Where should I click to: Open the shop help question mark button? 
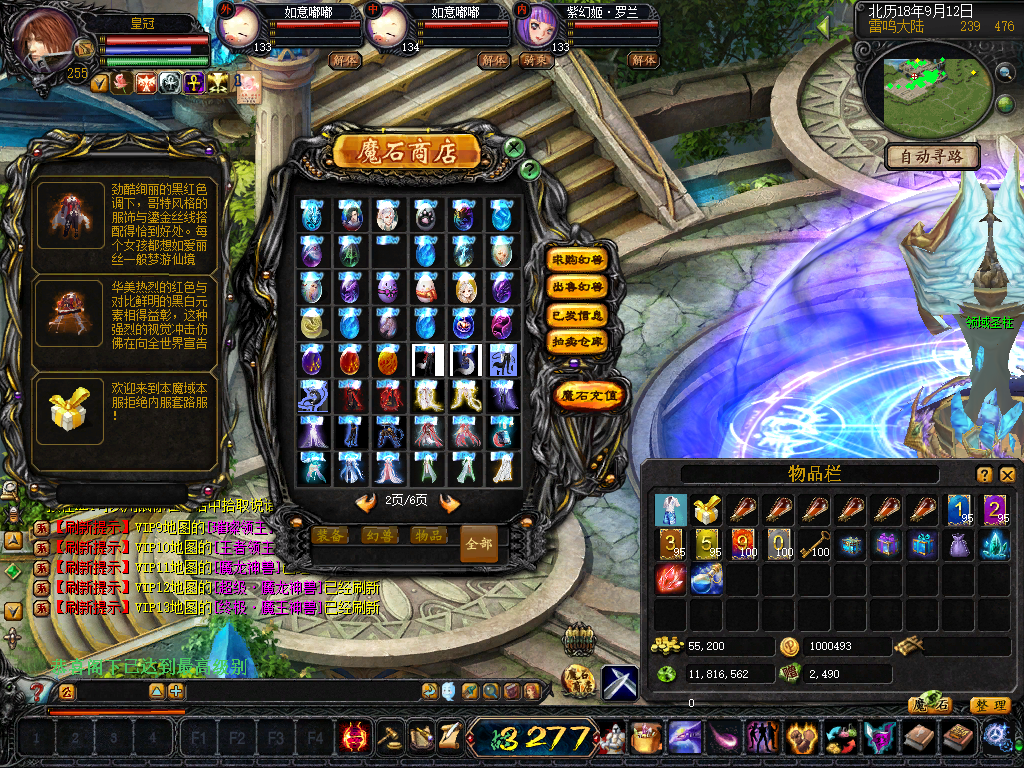(x=531, y=169)
